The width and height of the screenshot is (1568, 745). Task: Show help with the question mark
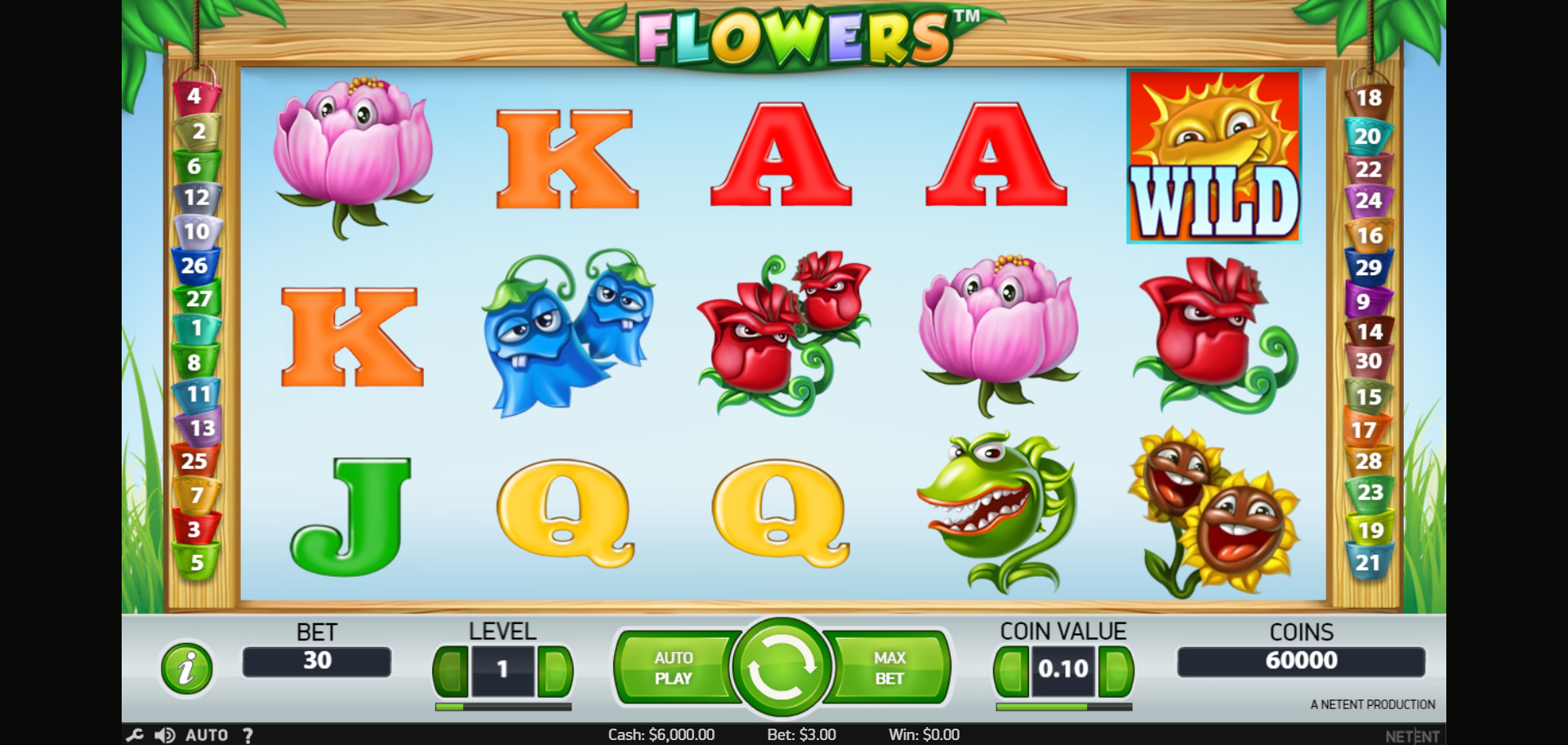(247, 735)
